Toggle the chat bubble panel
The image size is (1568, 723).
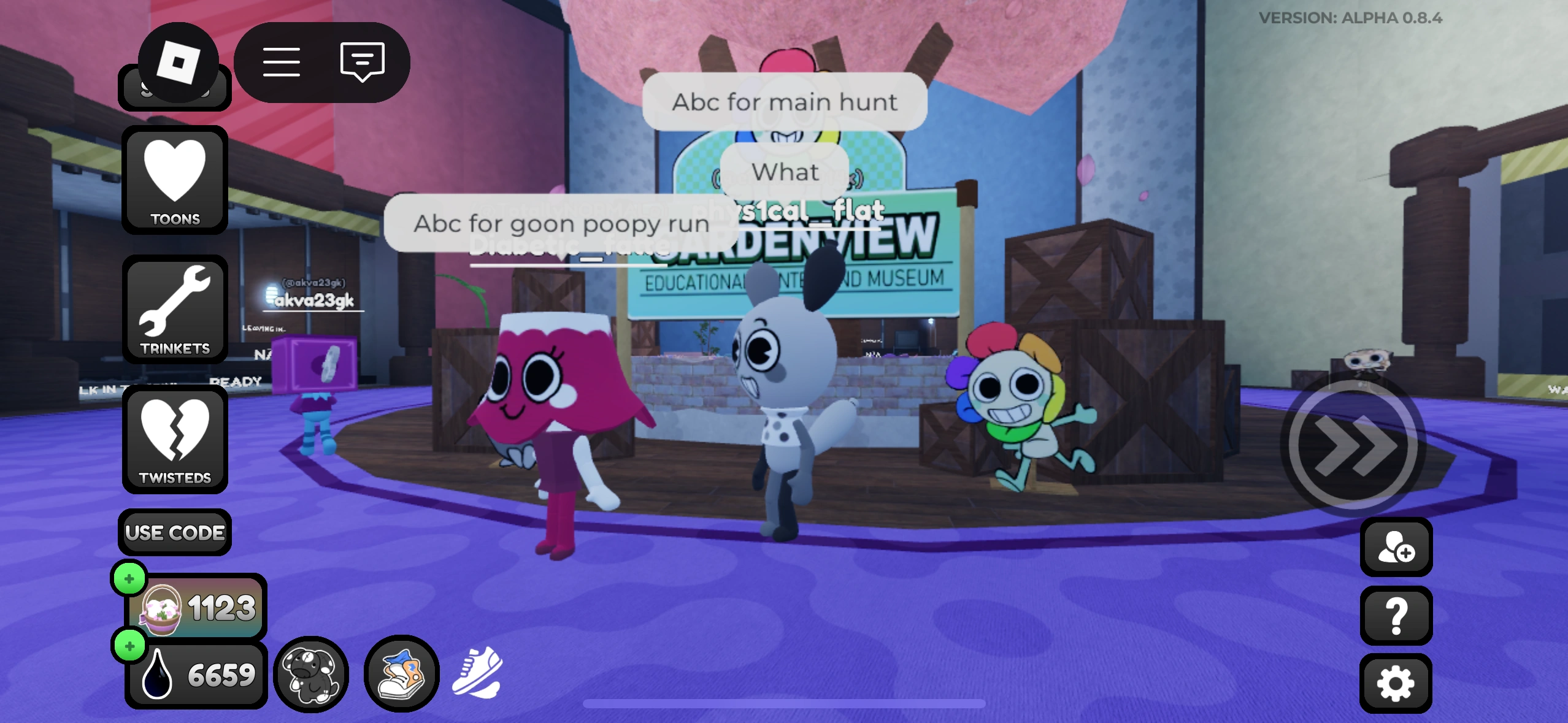362,61
